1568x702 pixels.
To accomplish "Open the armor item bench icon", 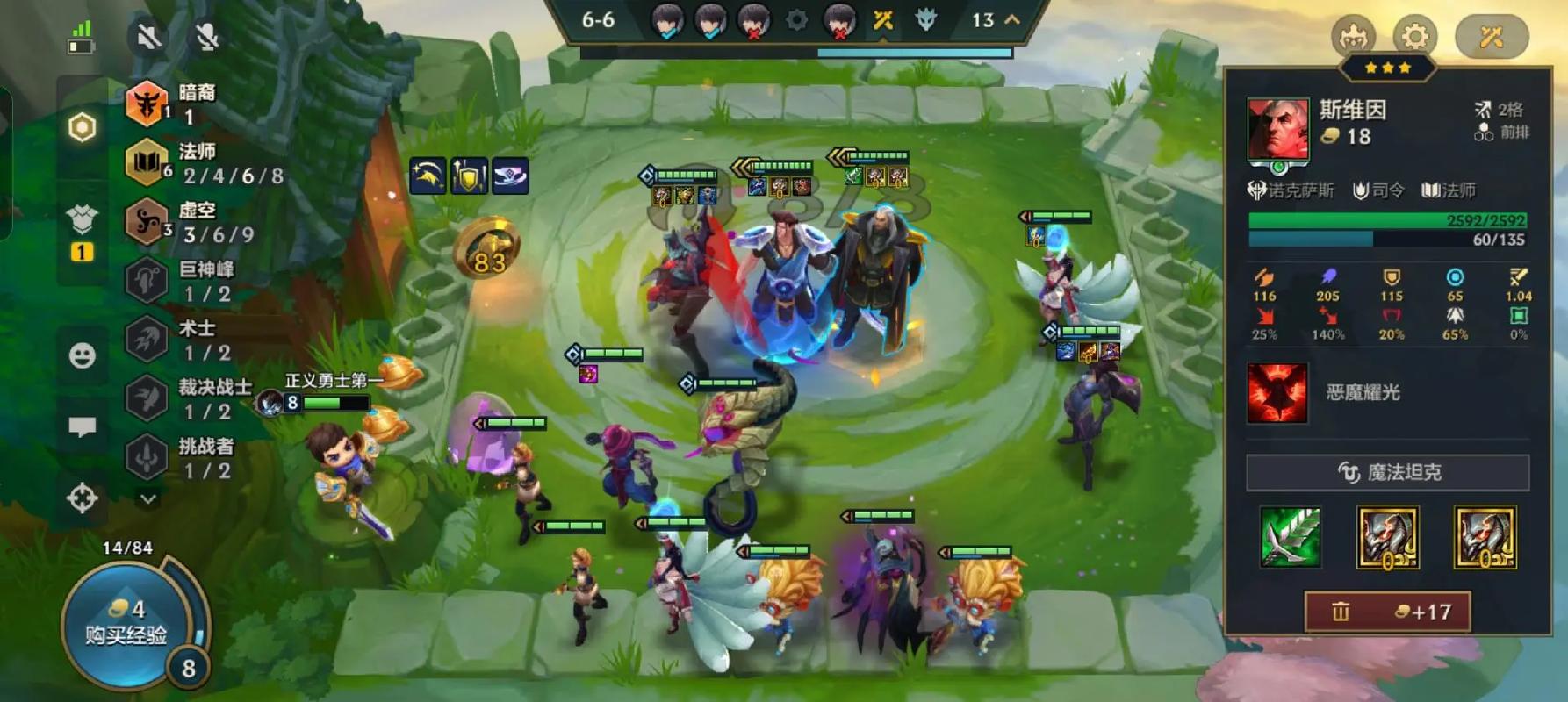I will pyautogui.click(x=82, y=219).
